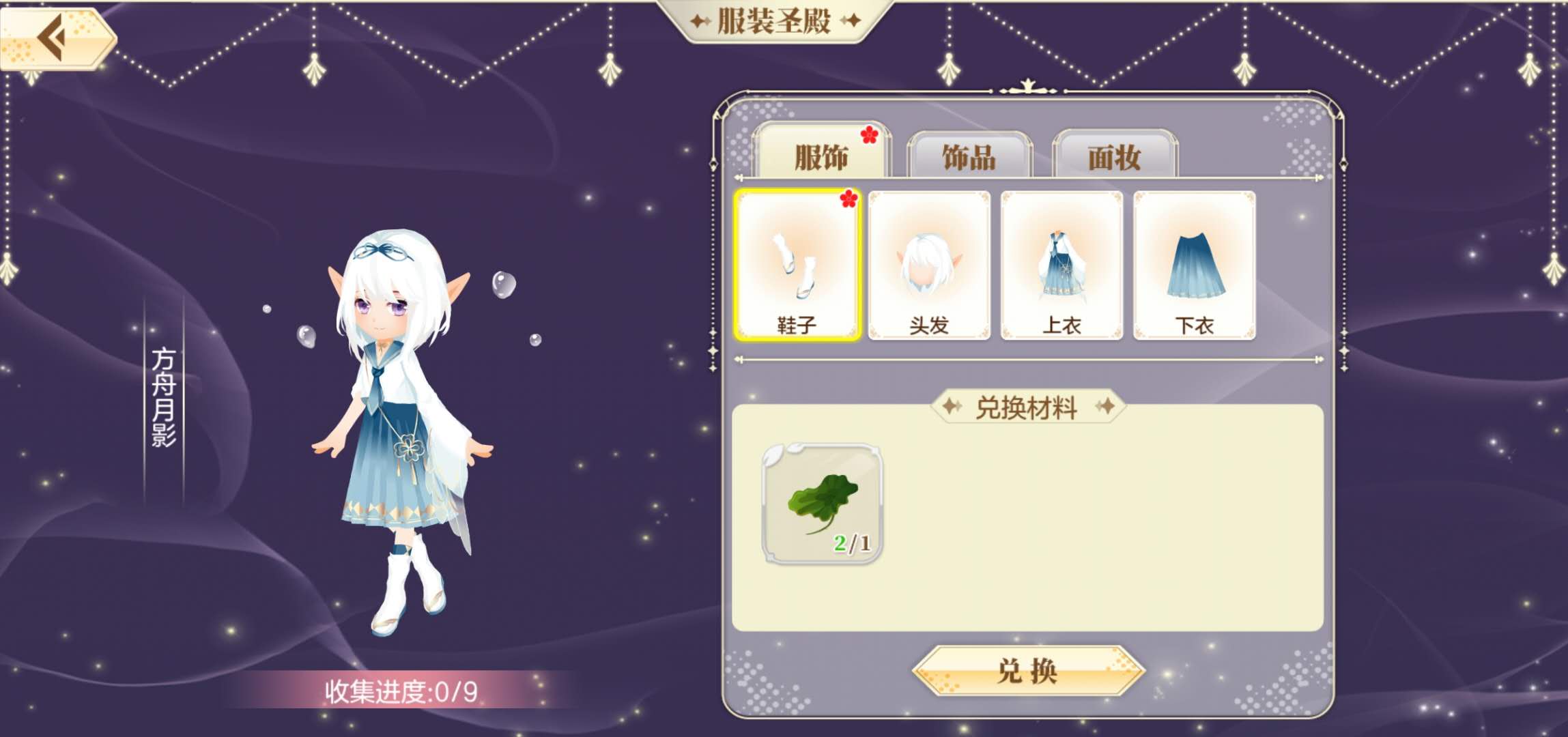
Task: Select the 面妆 makeup tab
Action: pos(1114,156)
